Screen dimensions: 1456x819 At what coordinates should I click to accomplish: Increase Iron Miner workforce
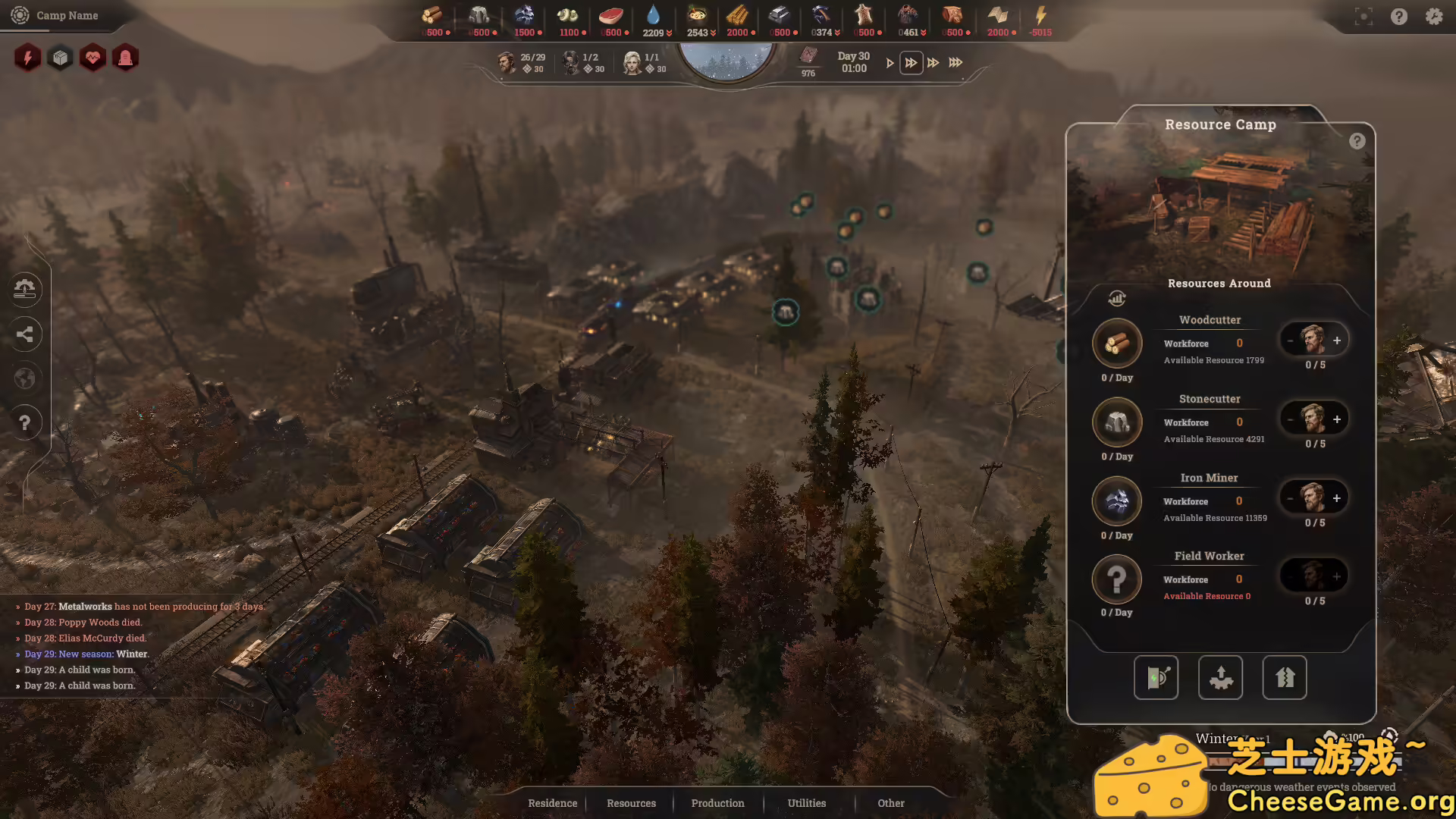[x=1337, y=498]
